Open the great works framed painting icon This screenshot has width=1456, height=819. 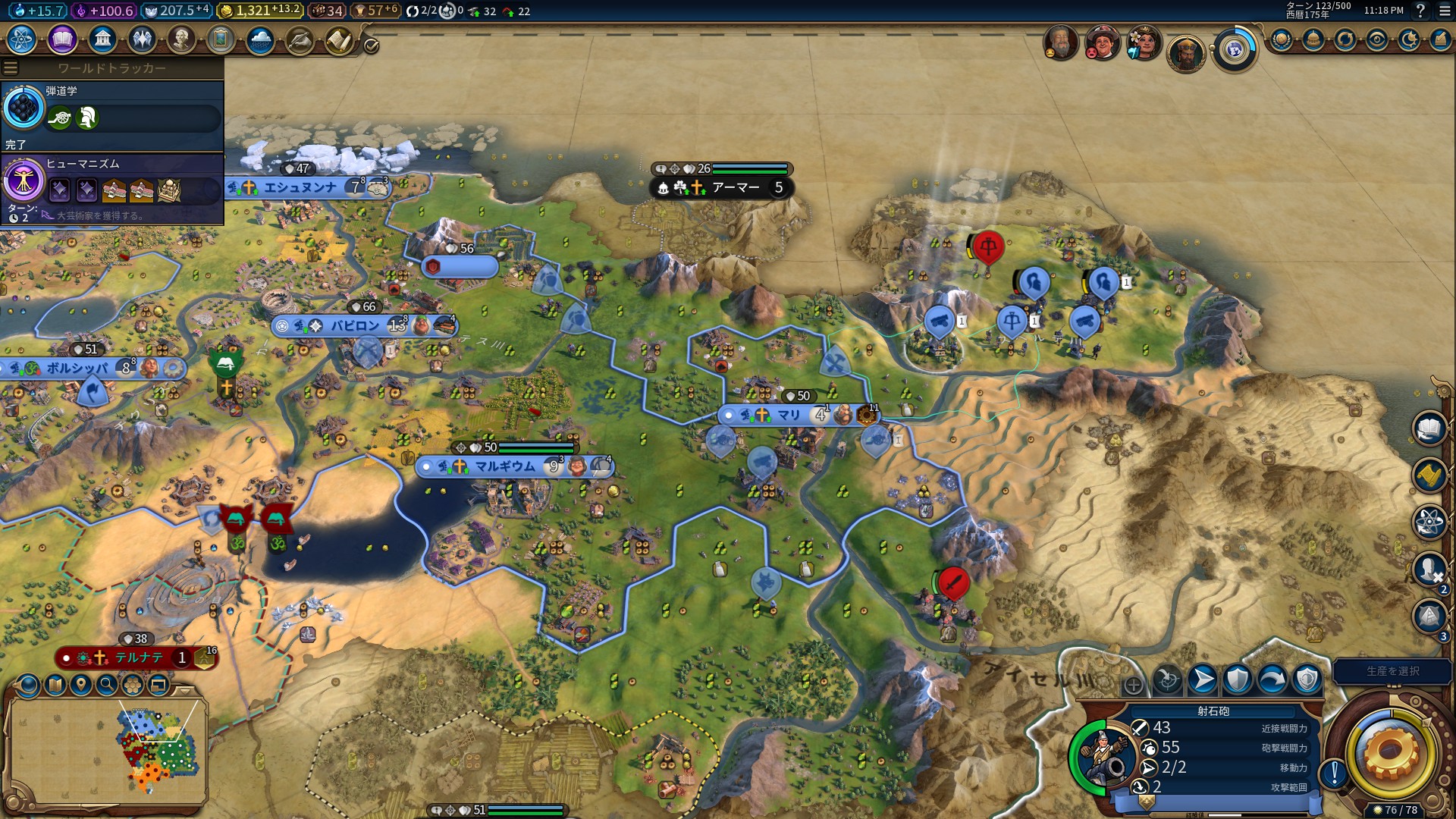click(221, 39)
